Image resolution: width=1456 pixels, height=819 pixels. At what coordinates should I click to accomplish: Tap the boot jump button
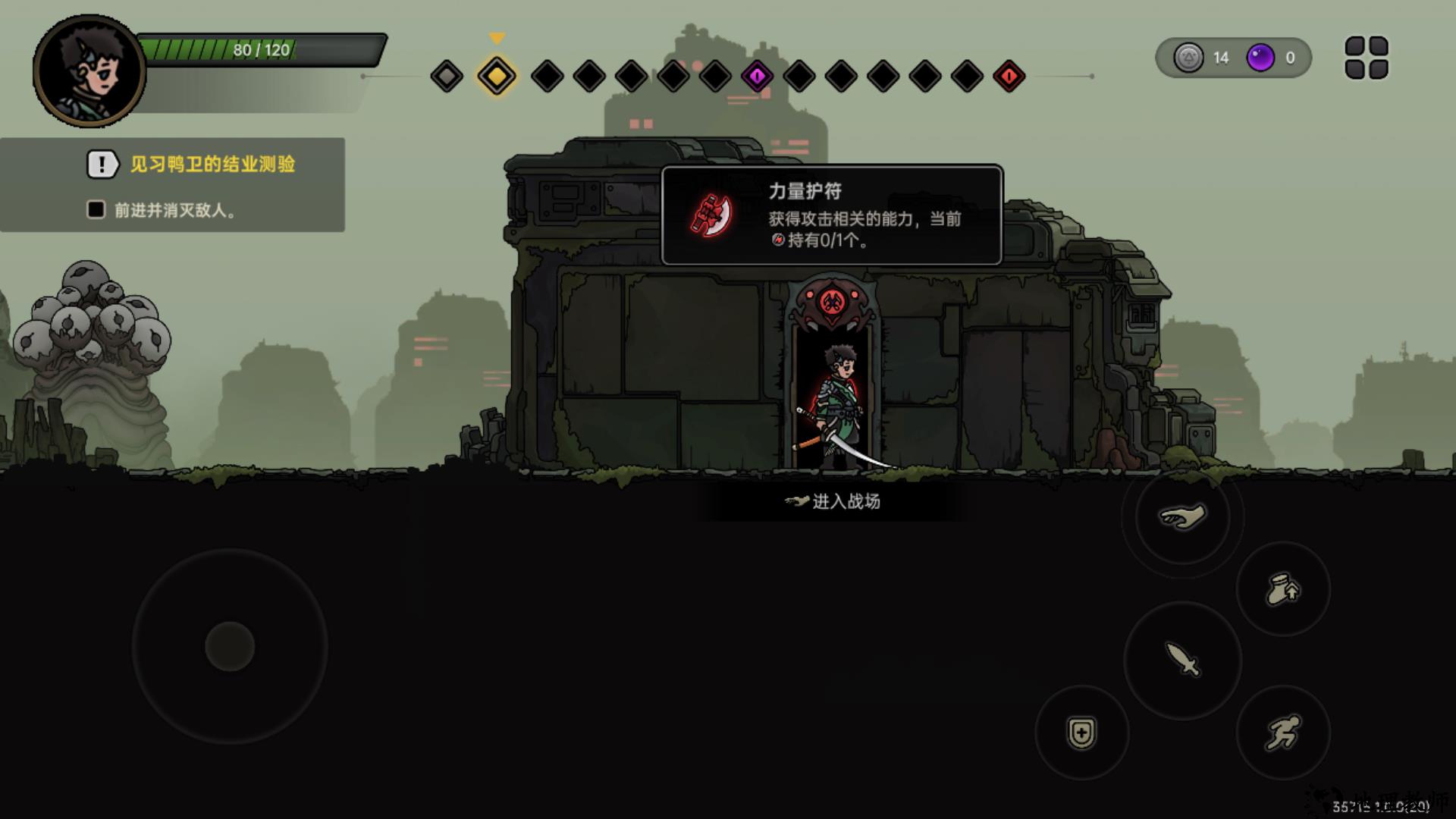click(1282, 589)
